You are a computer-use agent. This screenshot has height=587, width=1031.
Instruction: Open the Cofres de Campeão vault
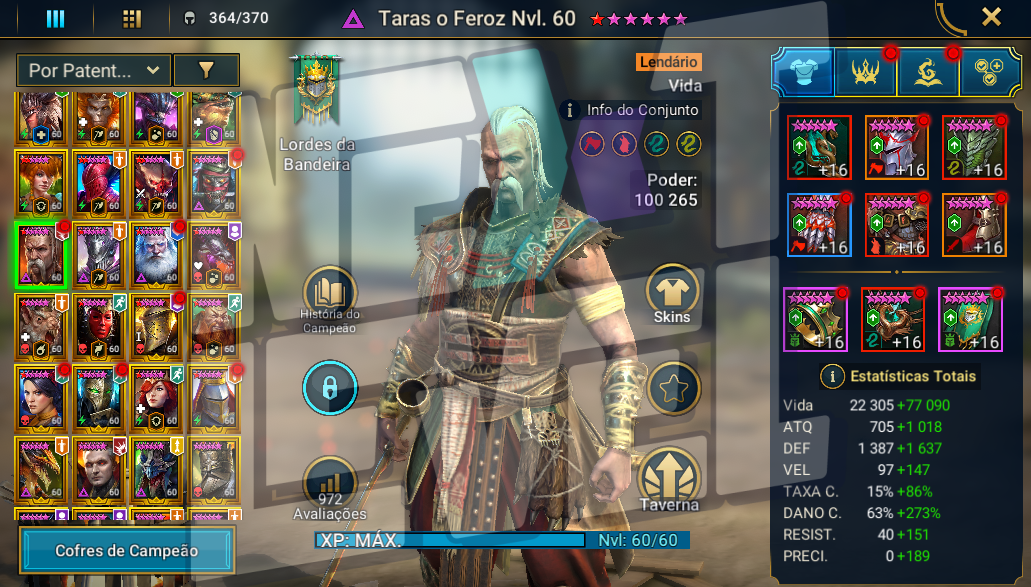[127, 551]
